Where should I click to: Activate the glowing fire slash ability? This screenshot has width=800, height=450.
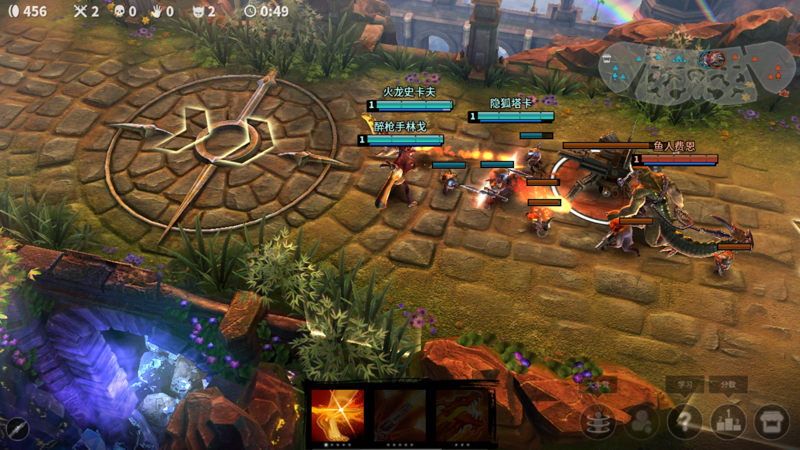click(337, 414)
